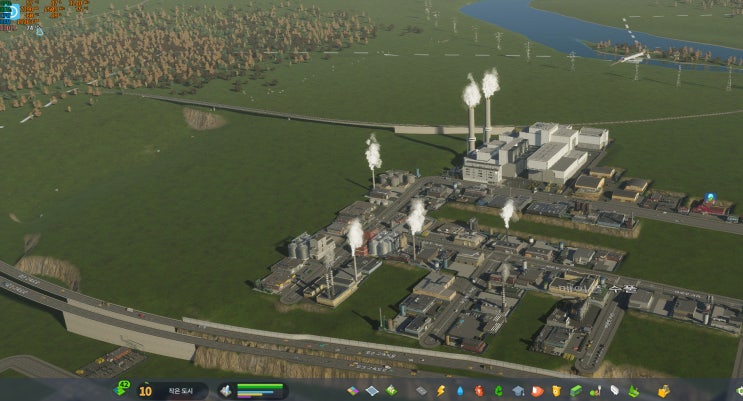Select the electricity lightning bolt menu

coord(441,390)
